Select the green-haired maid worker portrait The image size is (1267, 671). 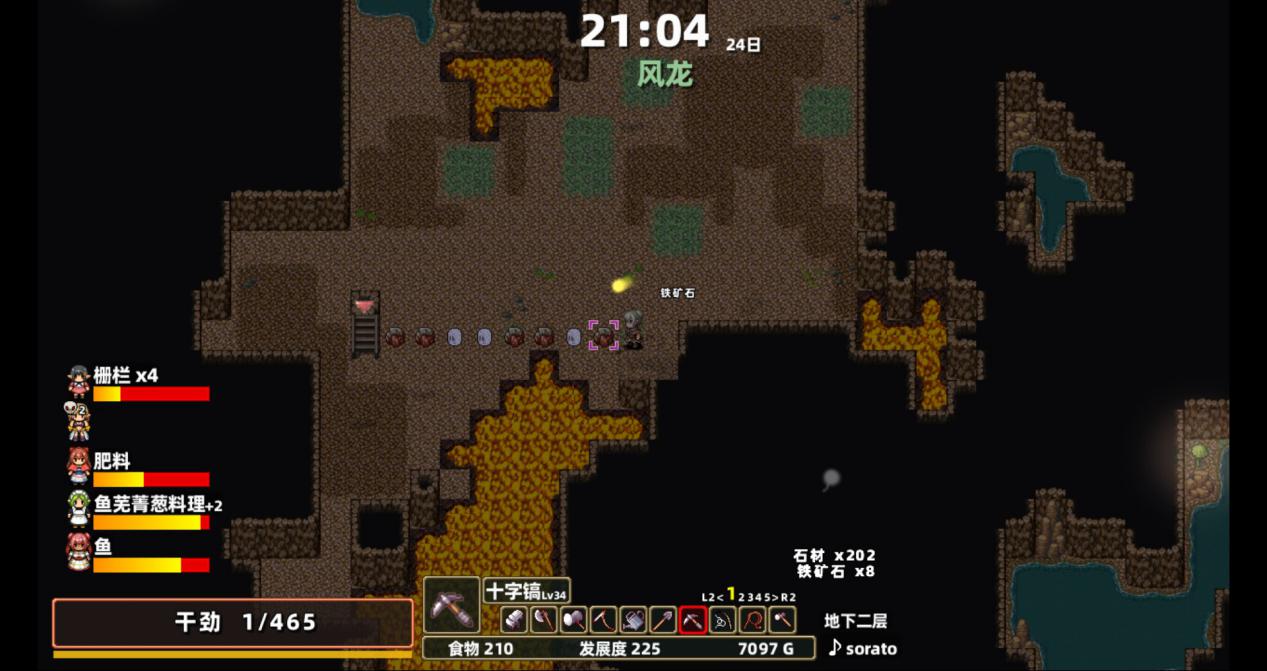78,508
